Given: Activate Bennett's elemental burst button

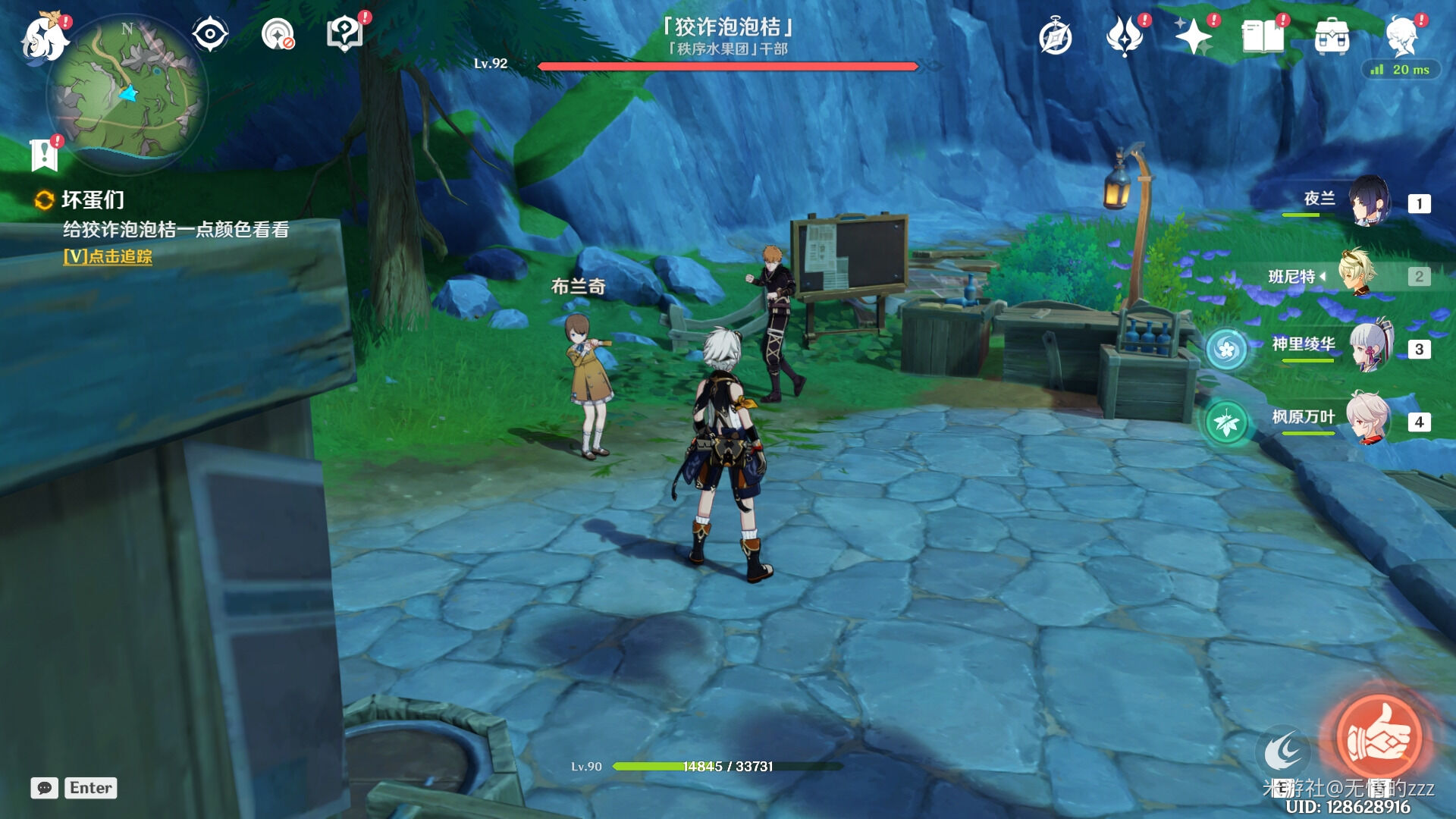Looking at the screenshot, I should point(1379,738).
